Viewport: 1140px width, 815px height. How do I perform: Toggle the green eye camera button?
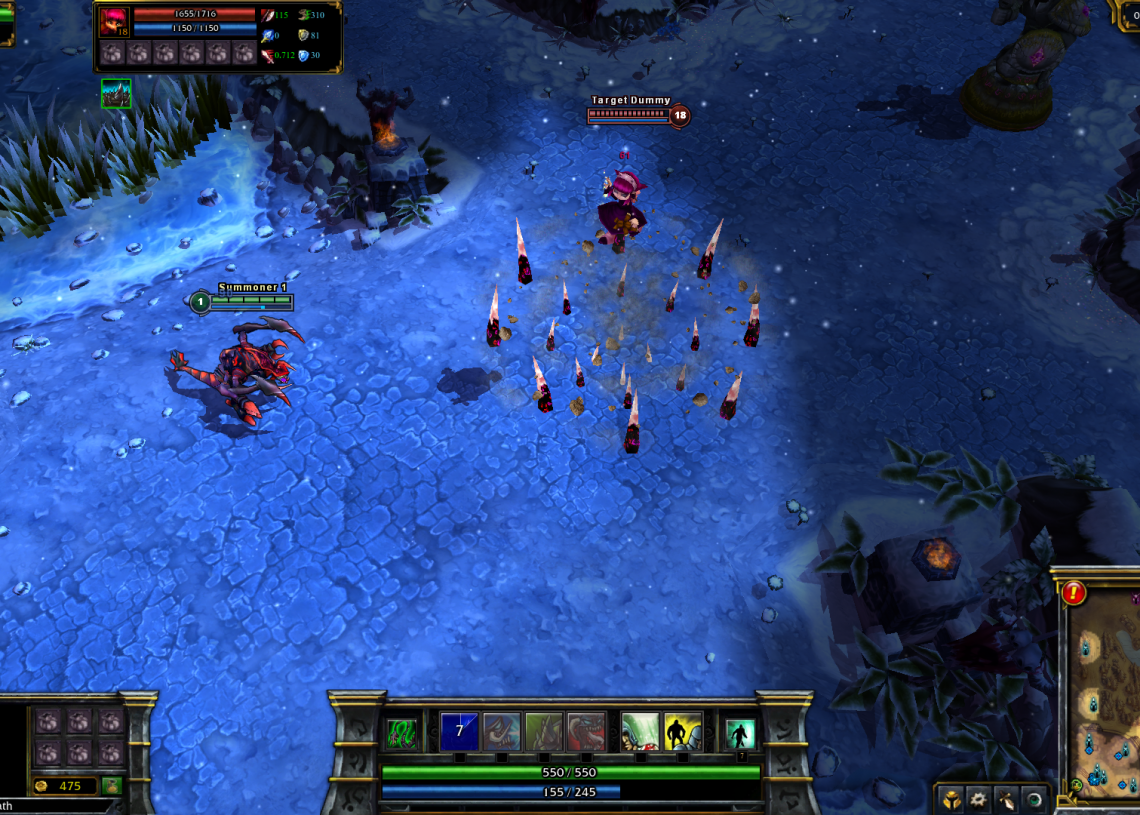1034,799
